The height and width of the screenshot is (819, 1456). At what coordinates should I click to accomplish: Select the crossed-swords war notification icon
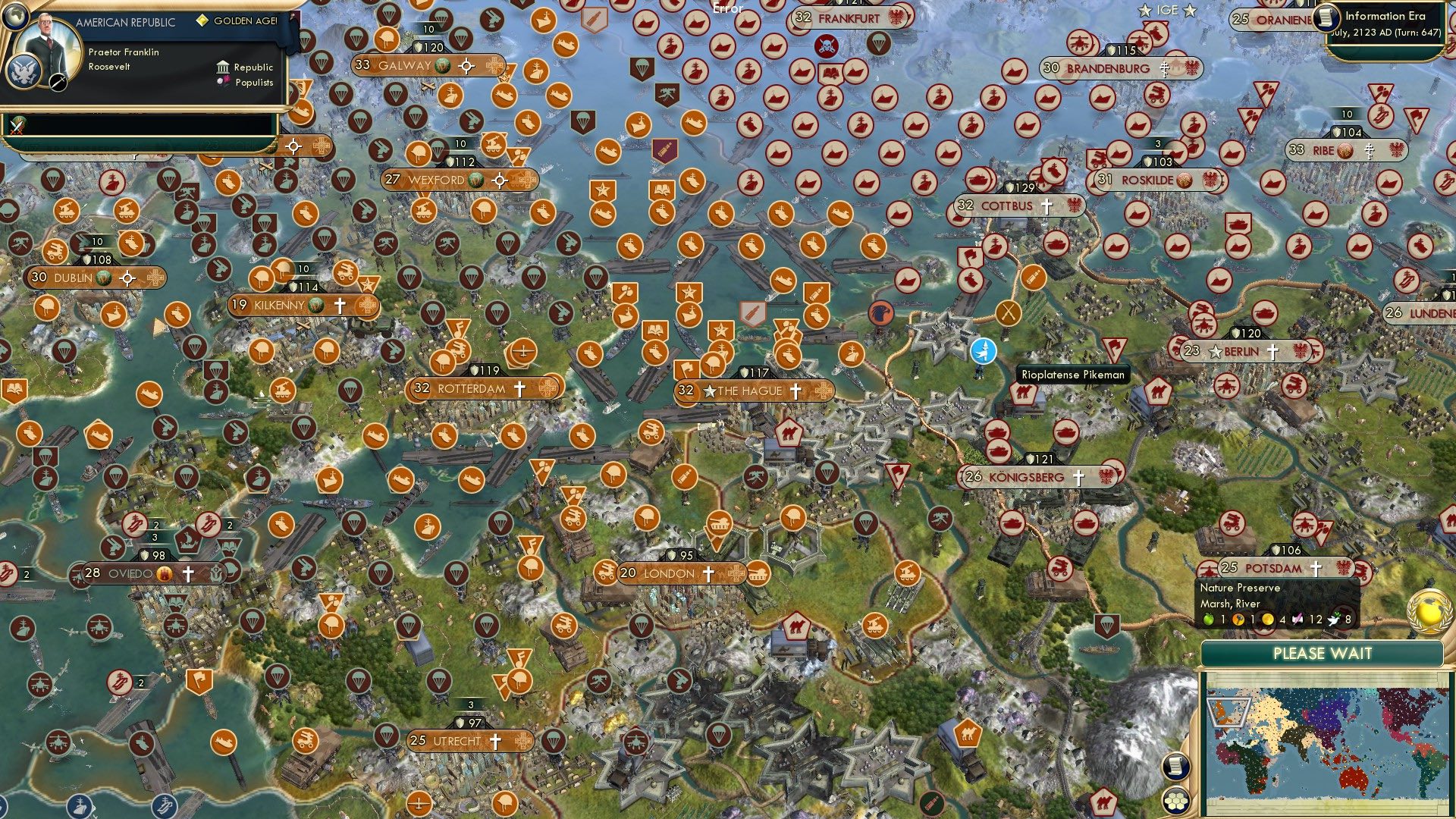click(x=16, y=127)
